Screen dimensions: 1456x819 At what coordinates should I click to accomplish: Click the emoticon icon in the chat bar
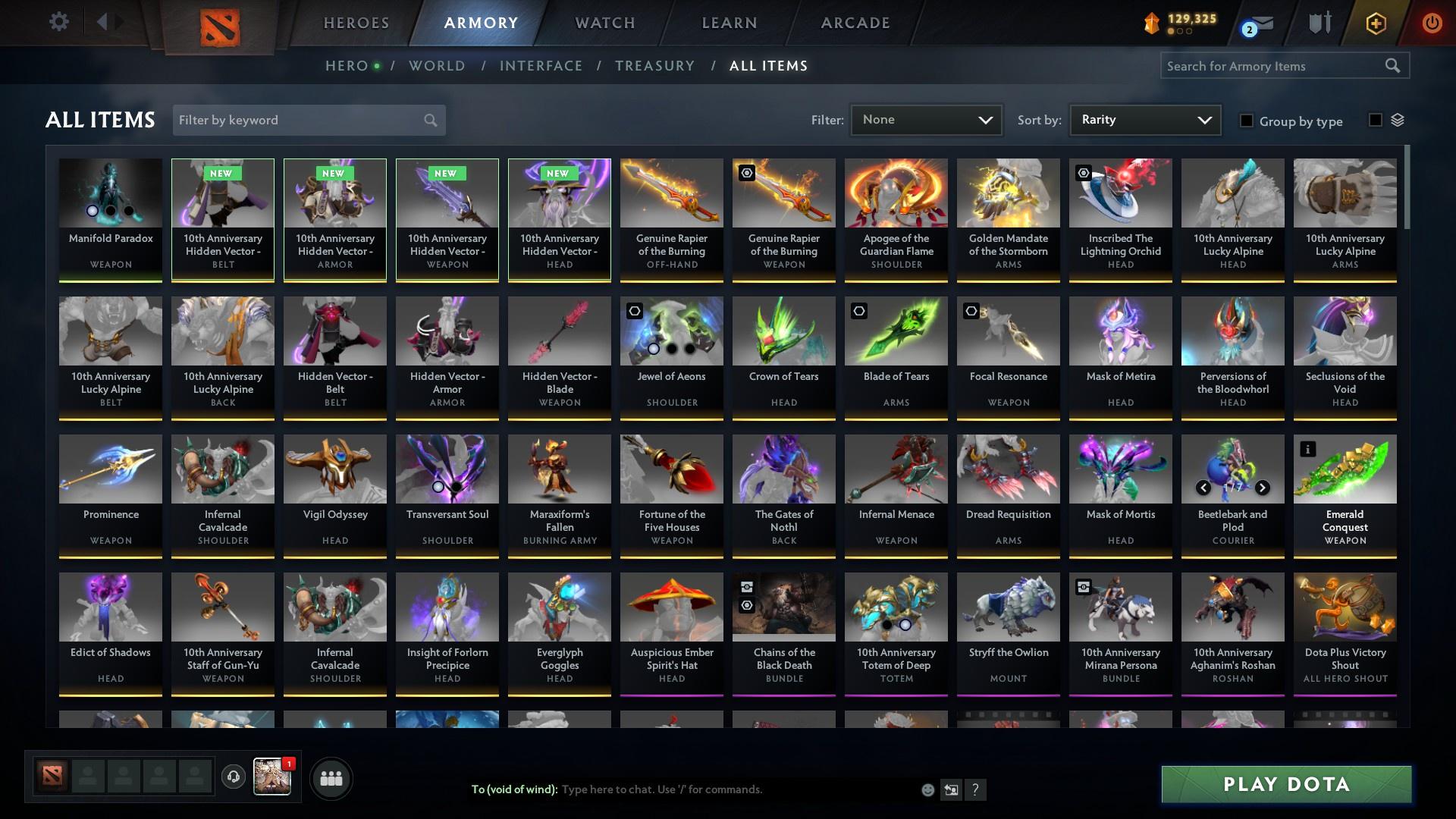927,789
